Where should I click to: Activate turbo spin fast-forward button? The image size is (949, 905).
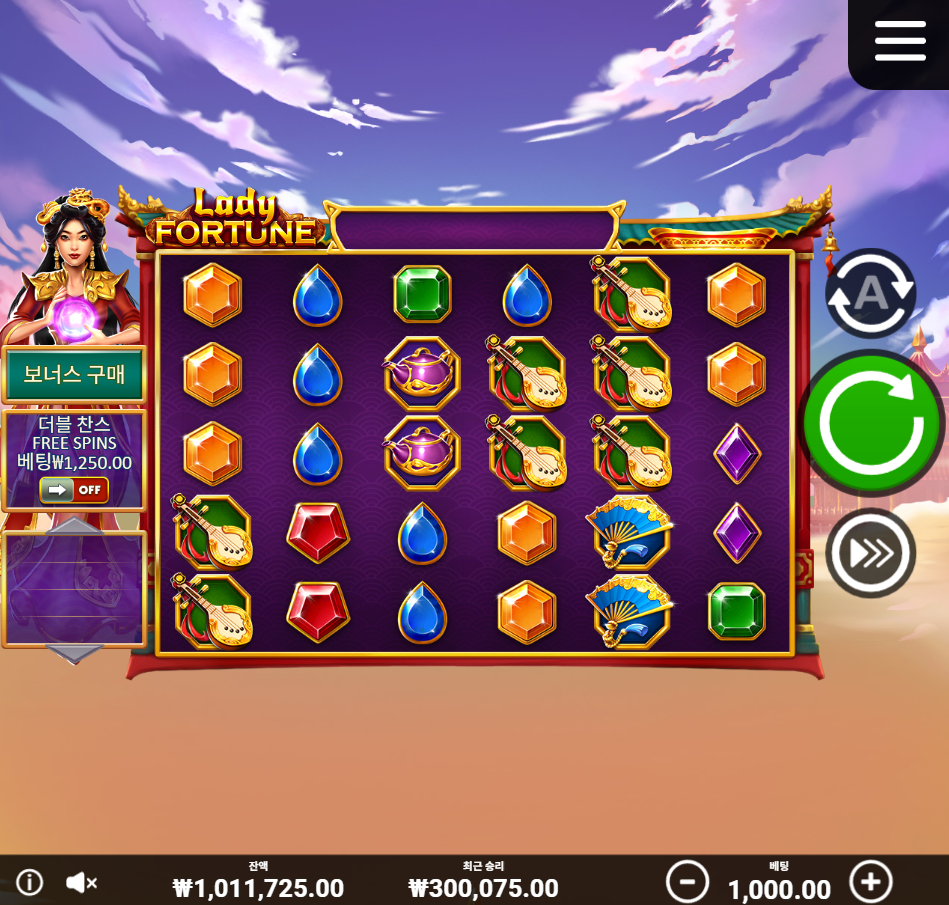point(870,553)
